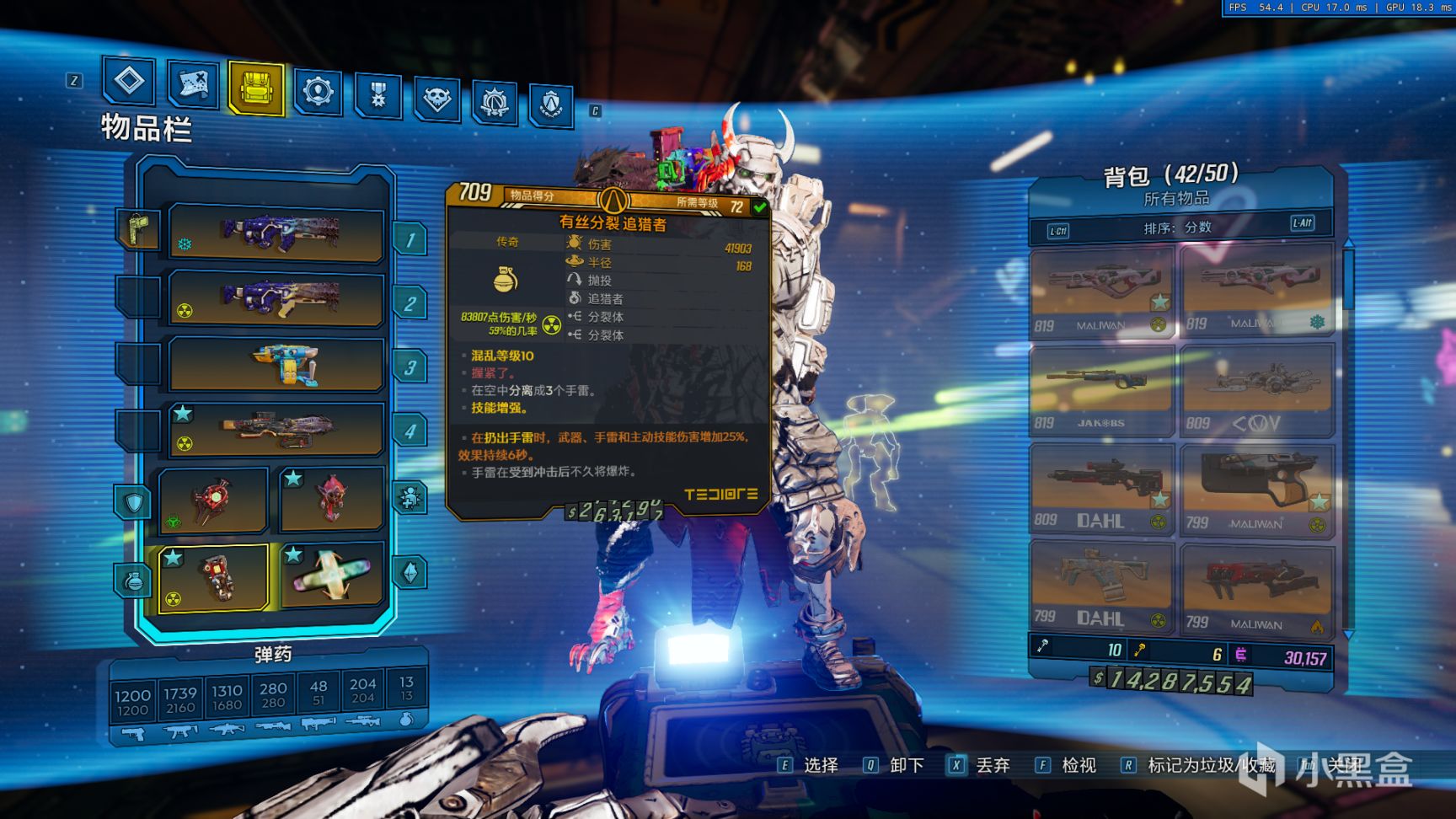1456x819 pixels.
Task: Select the cryo rifle in weapon slot 1
Action: (276, 233)
